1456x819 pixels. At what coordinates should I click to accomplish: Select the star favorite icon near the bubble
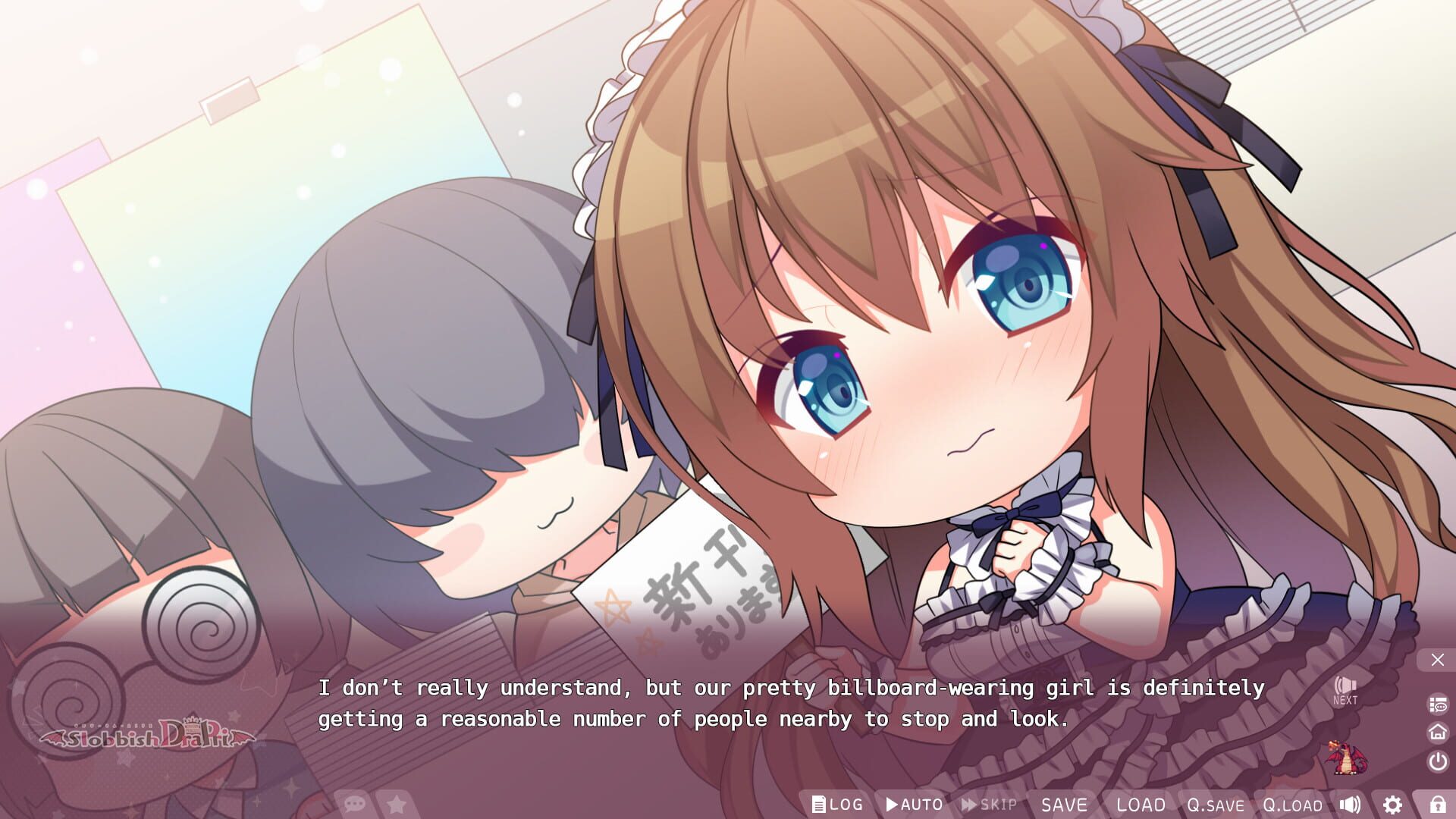tap(397, 805)
